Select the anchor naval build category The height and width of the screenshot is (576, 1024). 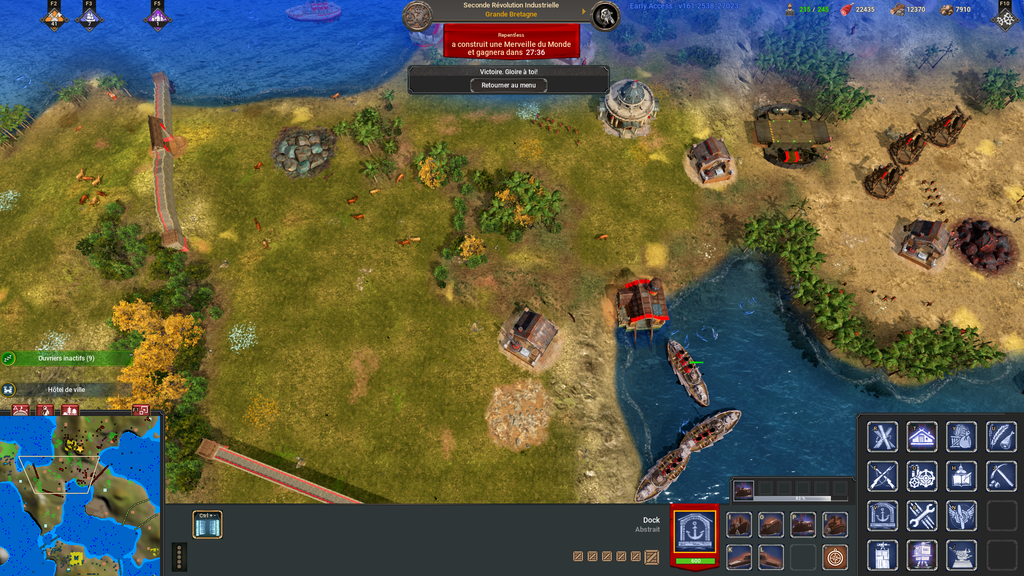[882, 516]
